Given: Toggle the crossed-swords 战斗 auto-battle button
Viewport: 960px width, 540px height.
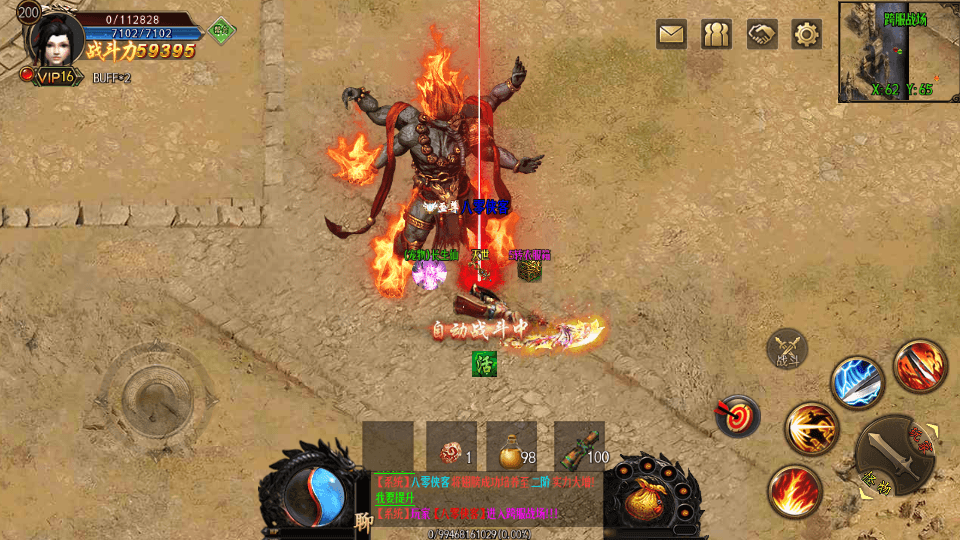Looking at the screenshot, I should [x=787, y=349].
